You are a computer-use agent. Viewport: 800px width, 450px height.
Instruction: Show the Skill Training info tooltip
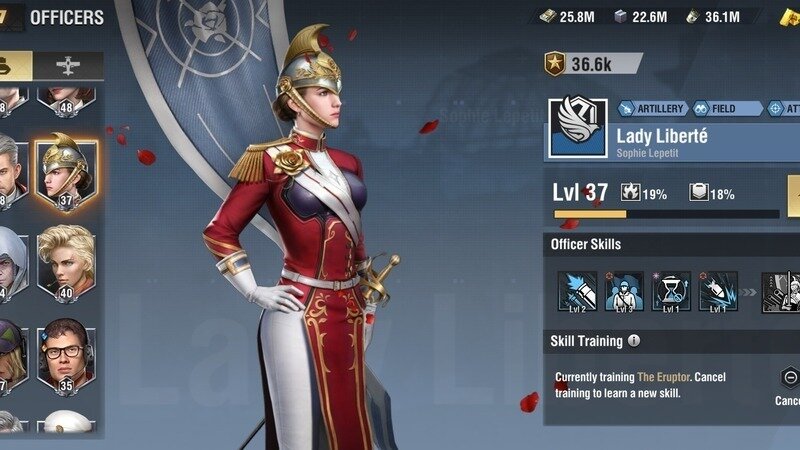pos(633,341)
